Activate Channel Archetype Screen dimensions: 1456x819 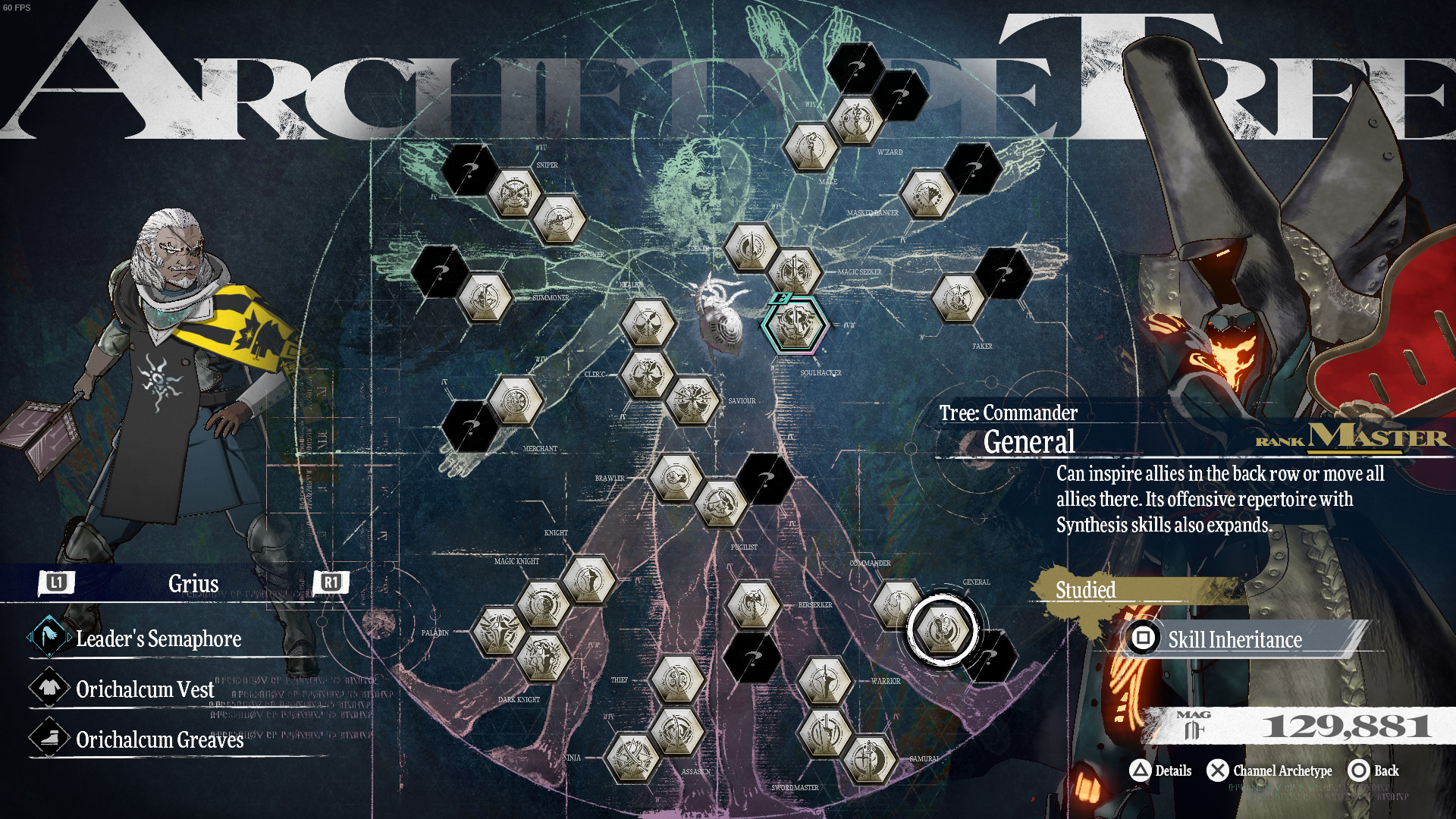[x=1271, y=770]
